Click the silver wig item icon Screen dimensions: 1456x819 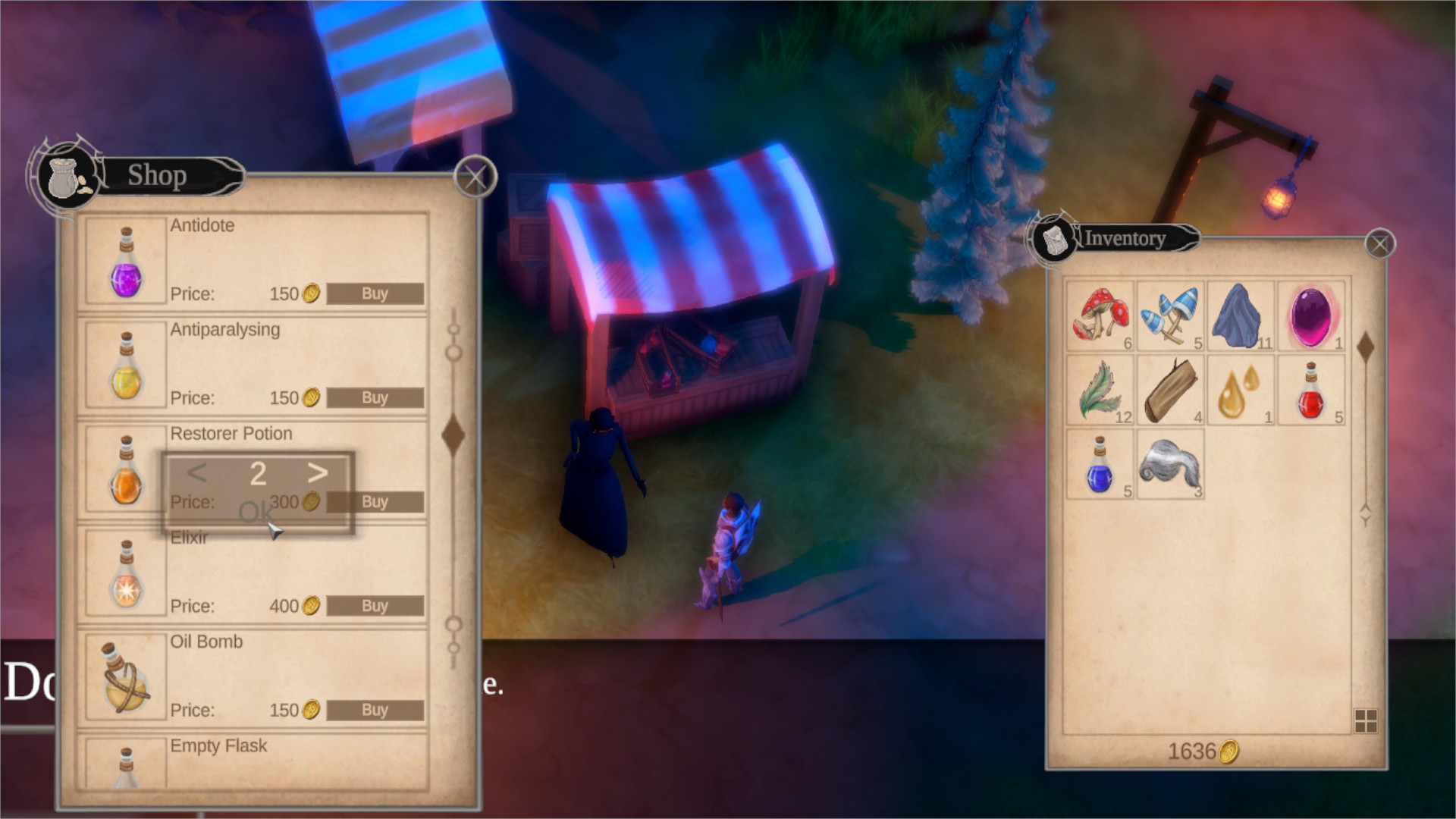click(x=1171, y=464)
